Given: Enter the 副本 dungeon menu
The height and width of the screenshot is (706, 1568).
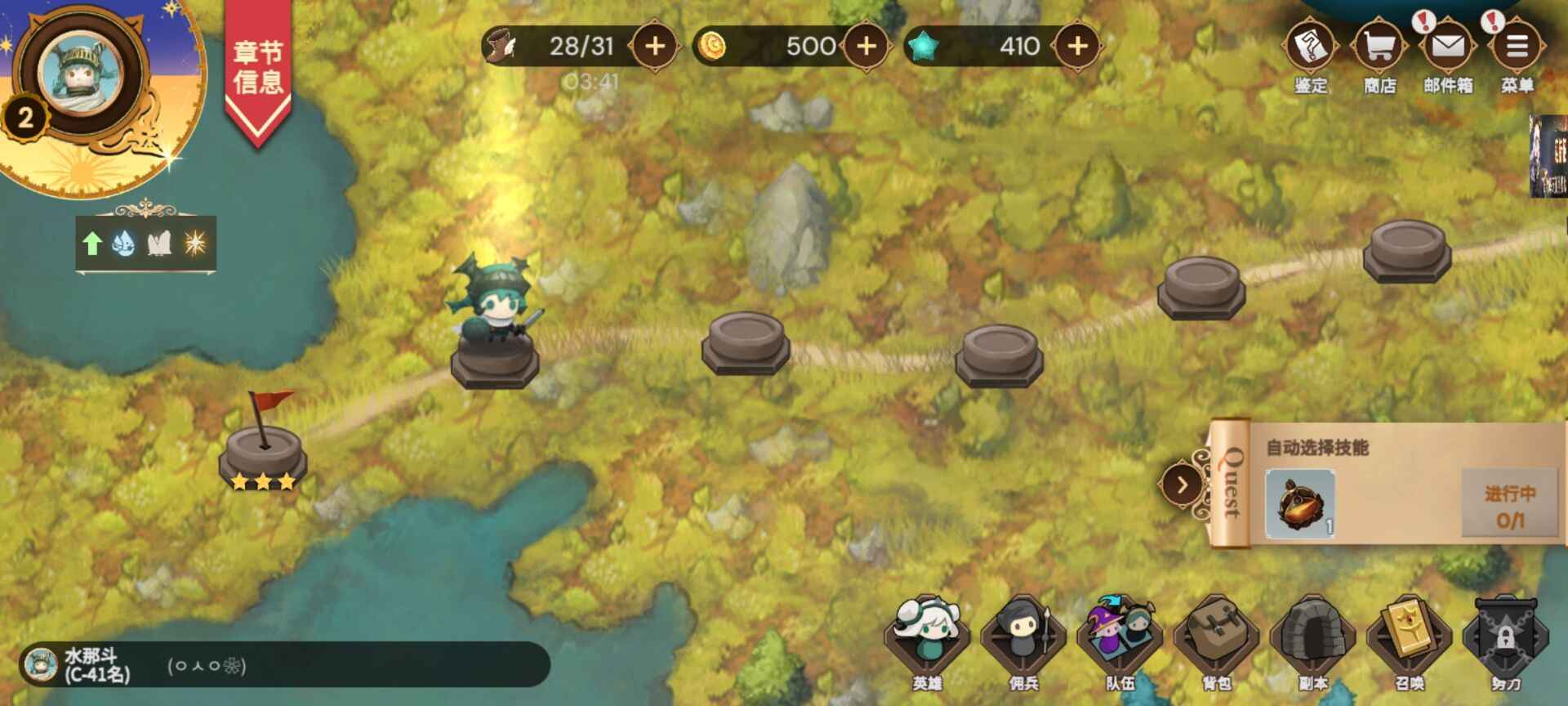Looking at the screenshot, I should (x=1312, y=641).
